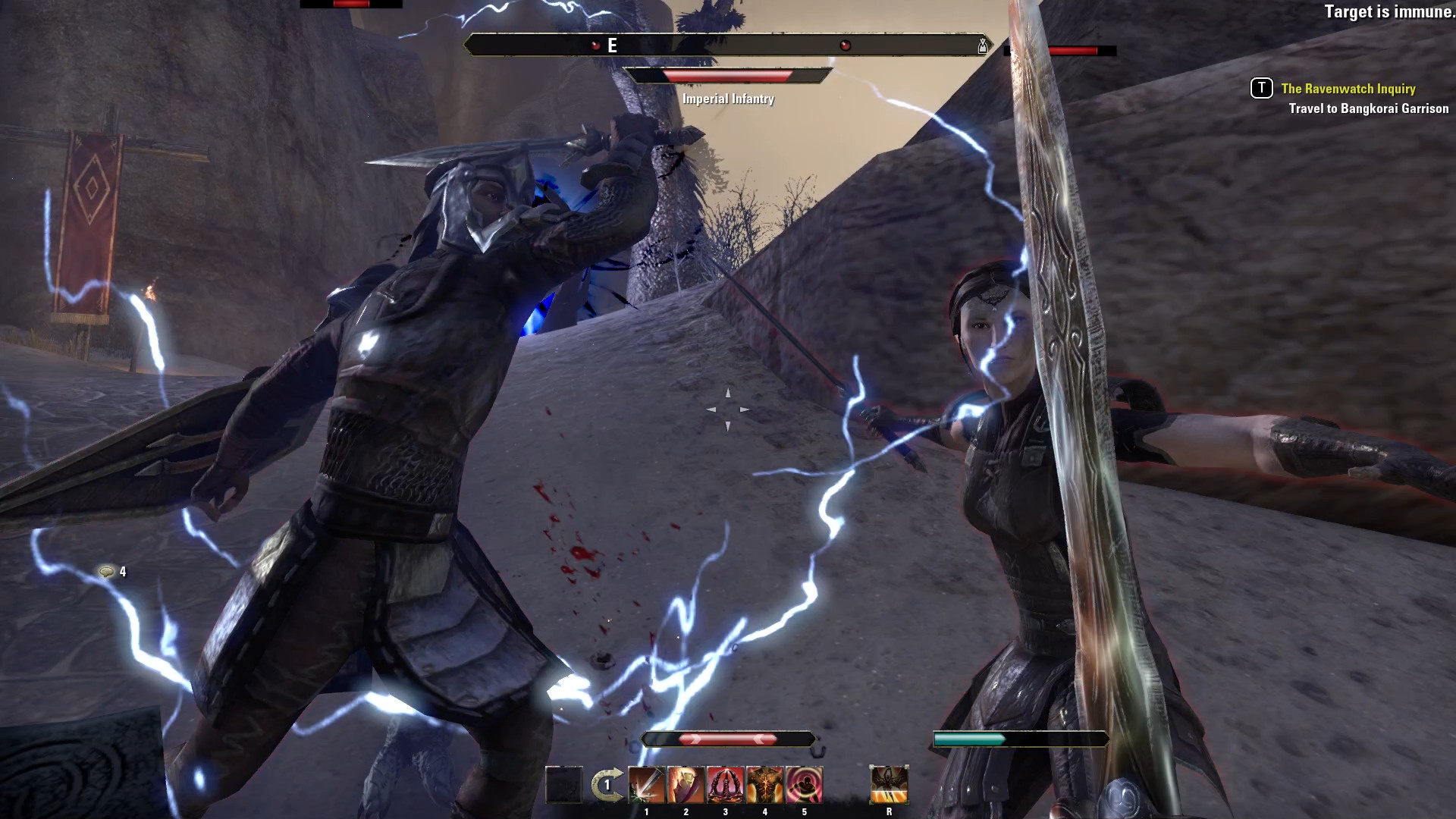The height and width of the screenshot is (819, 1456).
Task: Click the weapon swap arrow icon
Action: pyautogui.click(x=607, y=785)
